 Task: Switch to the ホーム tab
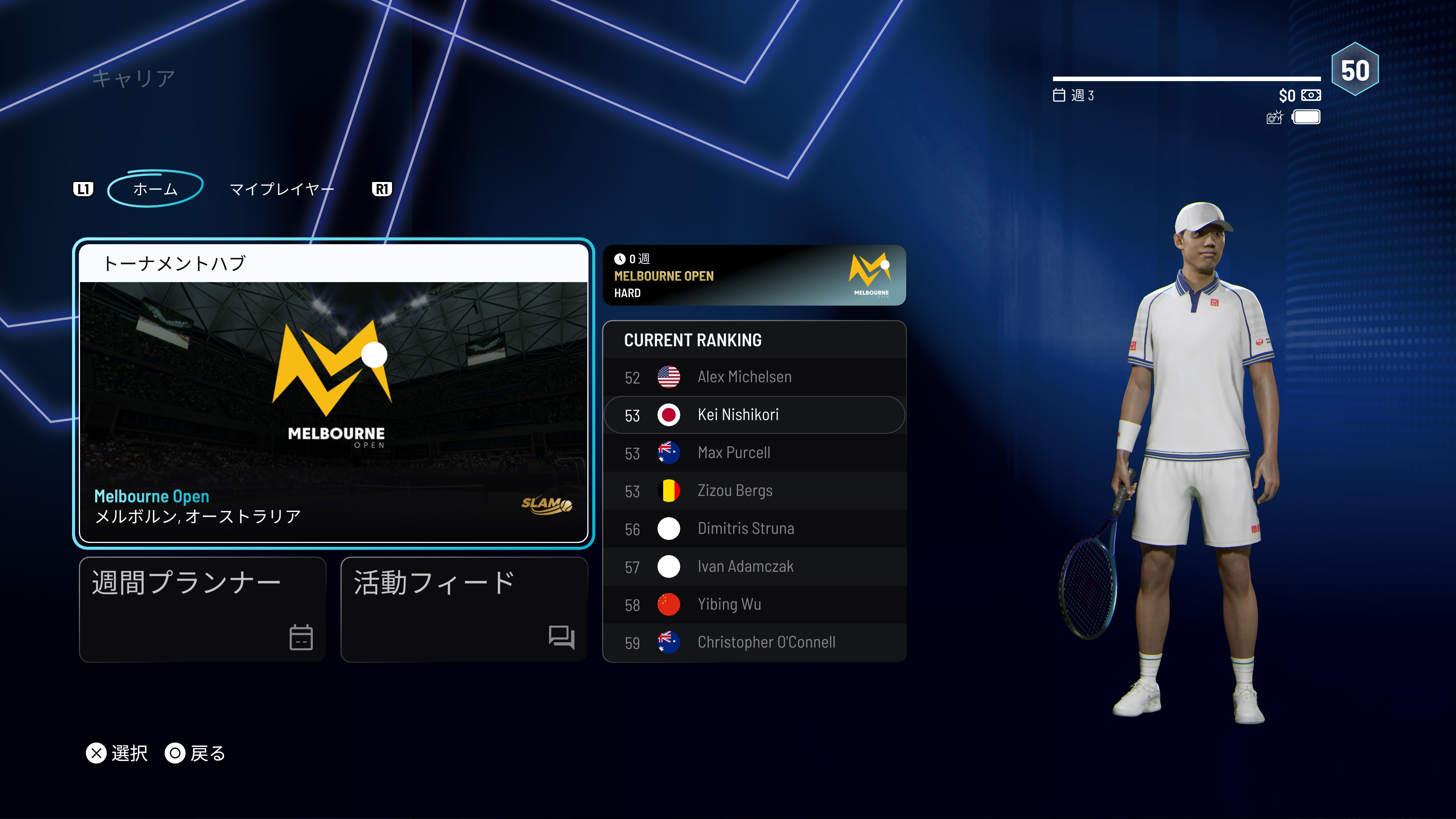155,189
